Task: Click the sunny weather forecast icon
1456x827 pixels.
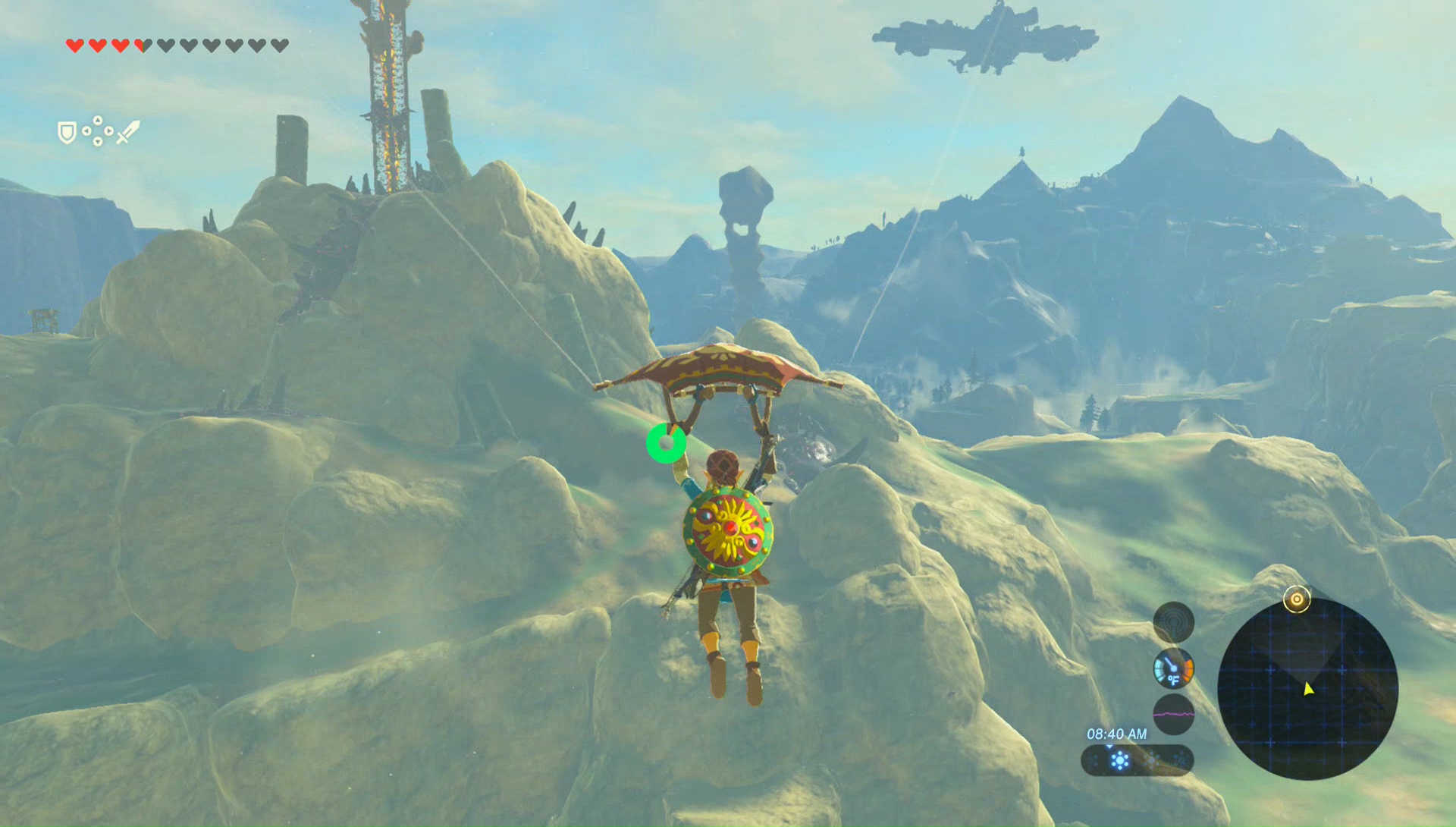Action: tap(1119, 759)
